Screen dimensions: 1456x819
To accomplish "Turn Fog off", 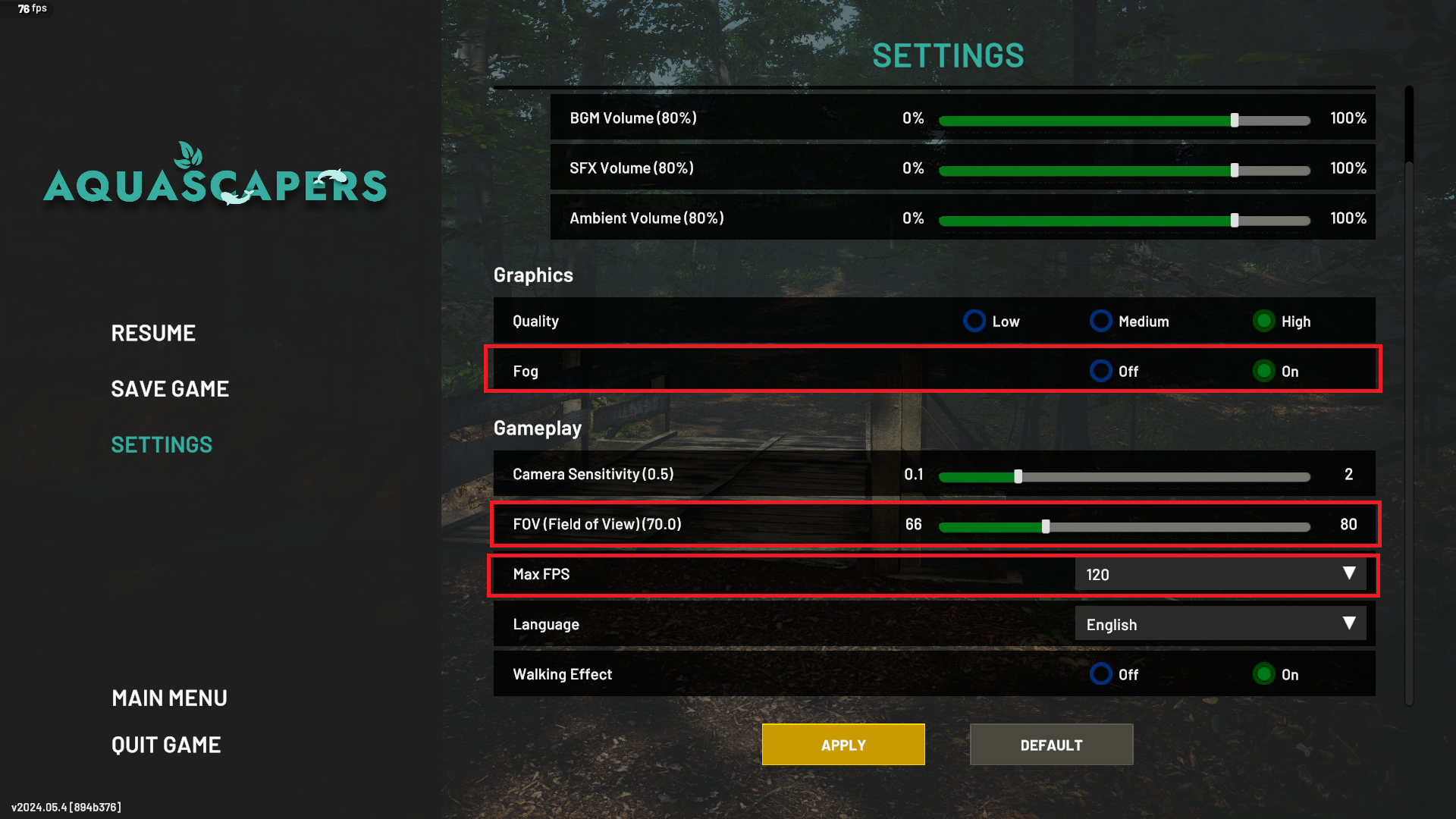I will 1100,371.
